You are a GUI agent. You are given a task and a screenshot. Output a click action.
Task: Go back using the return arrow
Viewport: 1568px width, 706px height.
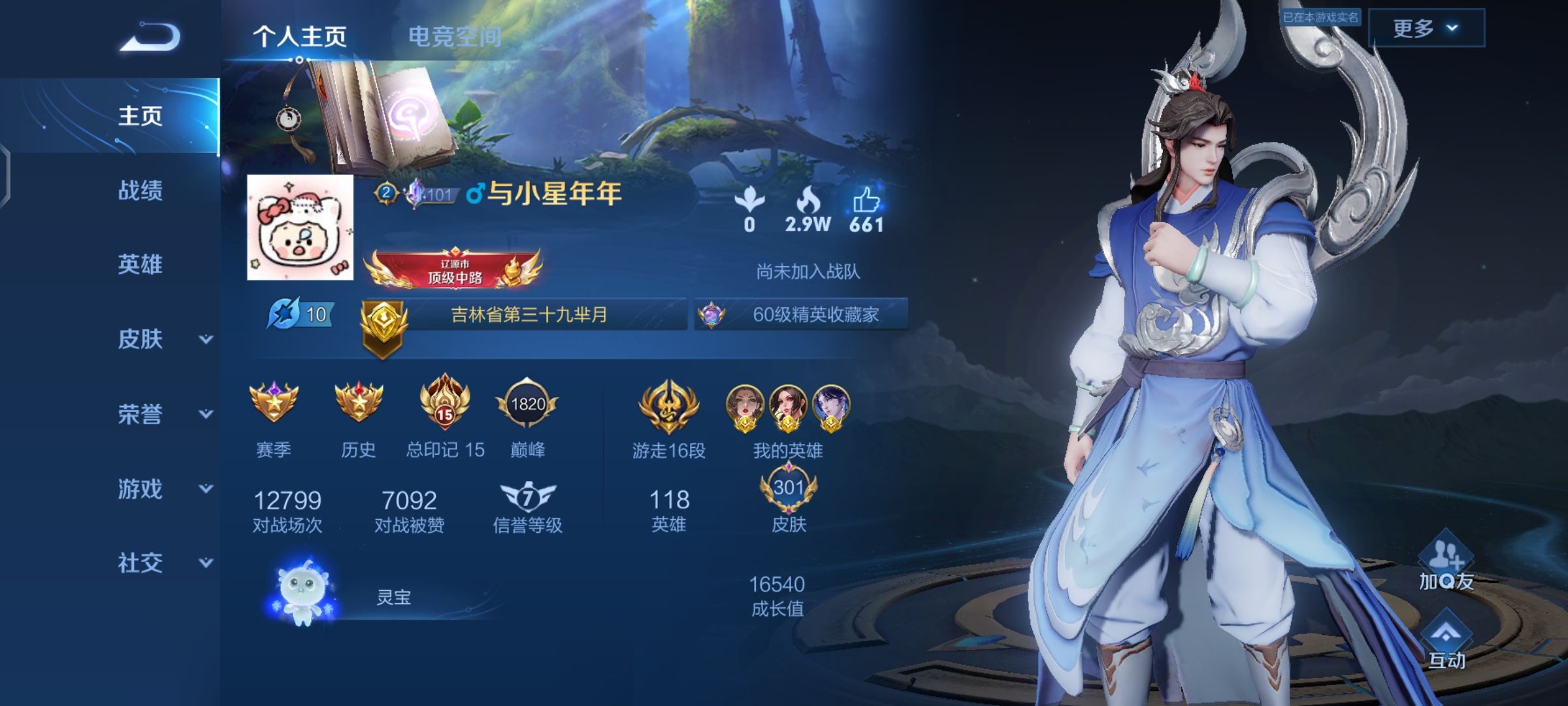pos(150,37)
